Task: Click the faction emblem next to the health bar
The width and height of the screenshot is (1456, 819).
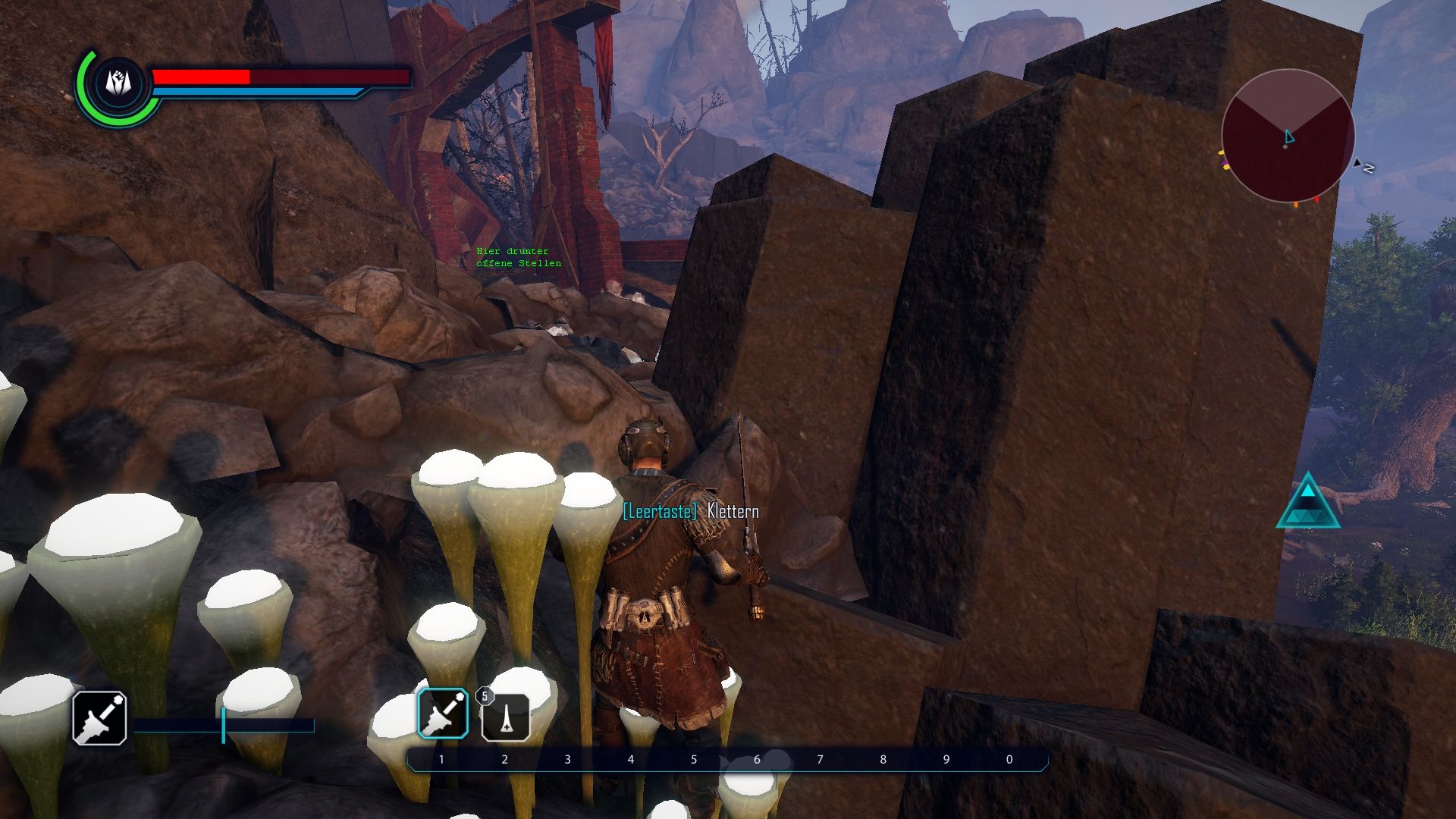Action: click(x=118, y=83)
